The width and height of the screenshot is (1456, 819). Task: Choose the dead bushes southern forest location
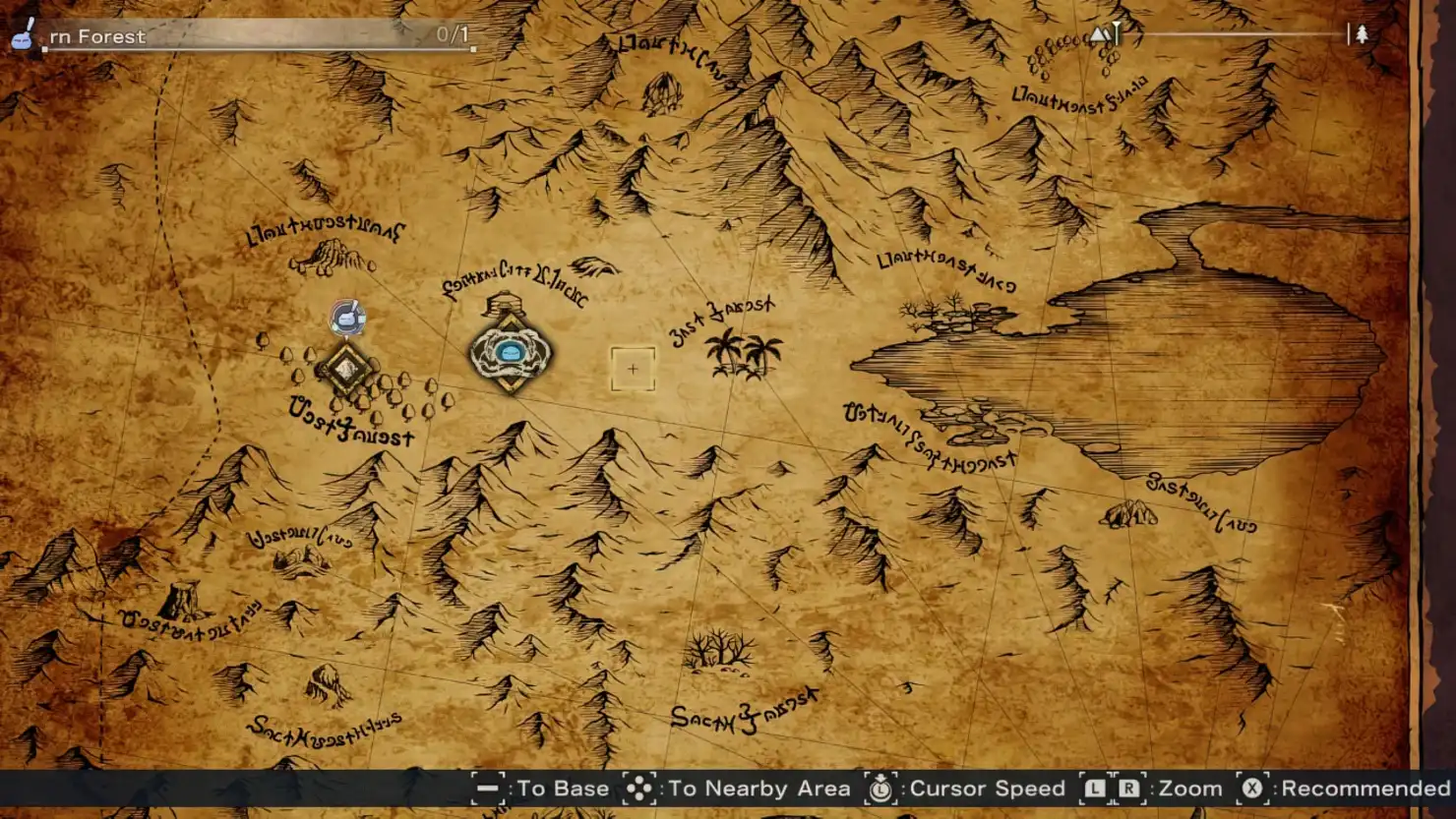tap(721, 649)
